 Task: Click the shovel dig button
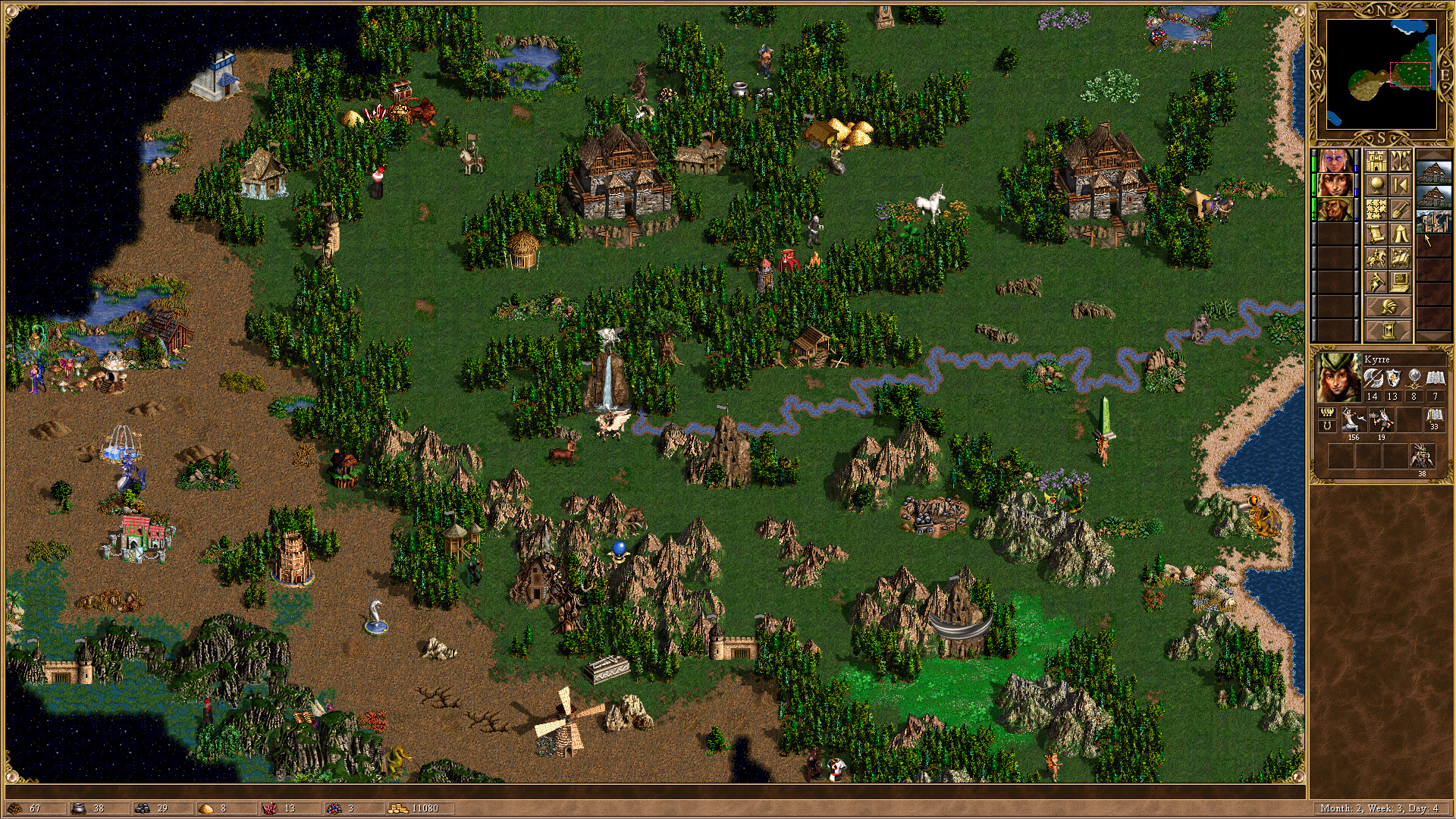(1400, 209)
